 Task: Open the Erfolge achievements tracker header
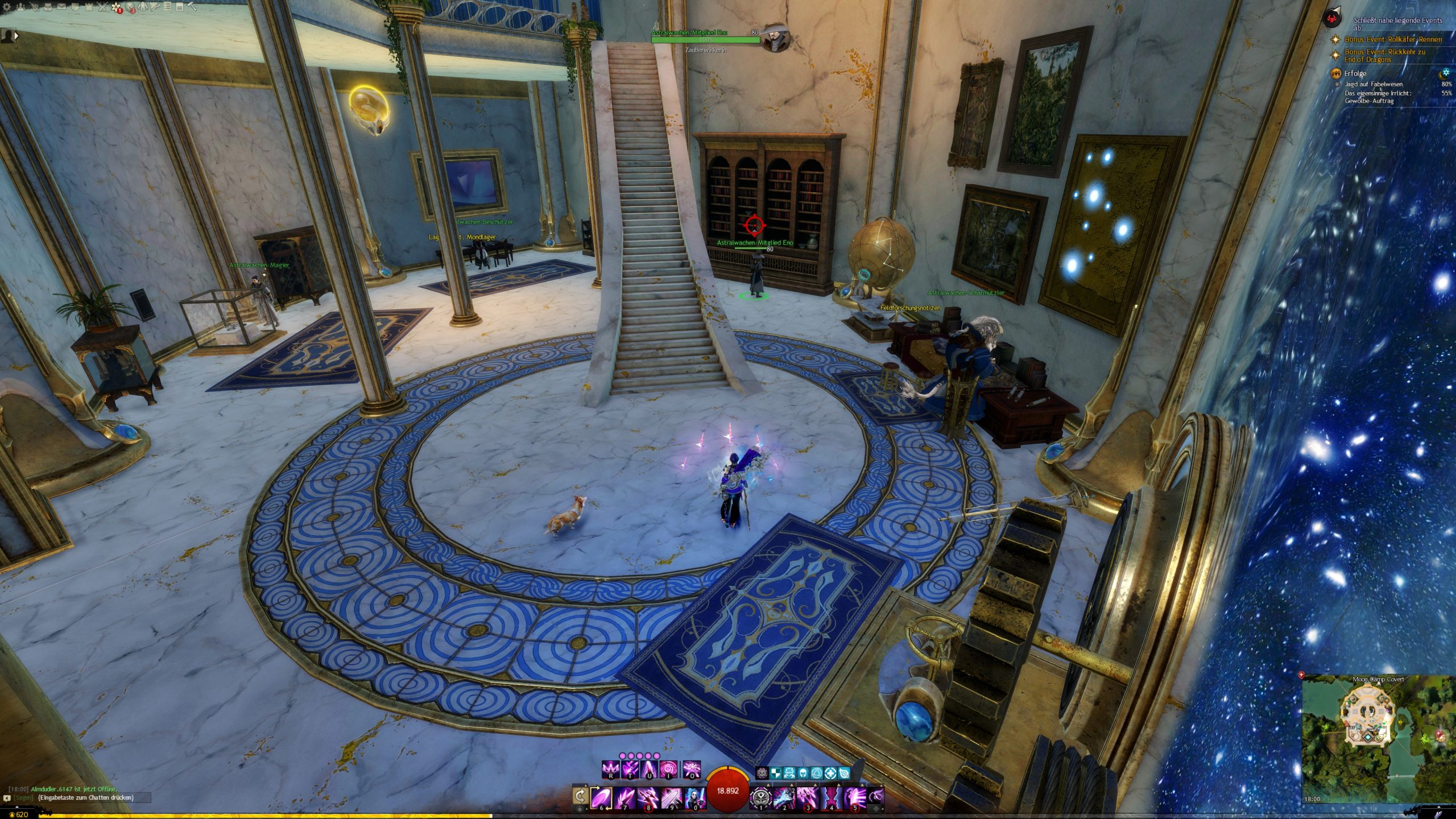(x=1355, y=73)
